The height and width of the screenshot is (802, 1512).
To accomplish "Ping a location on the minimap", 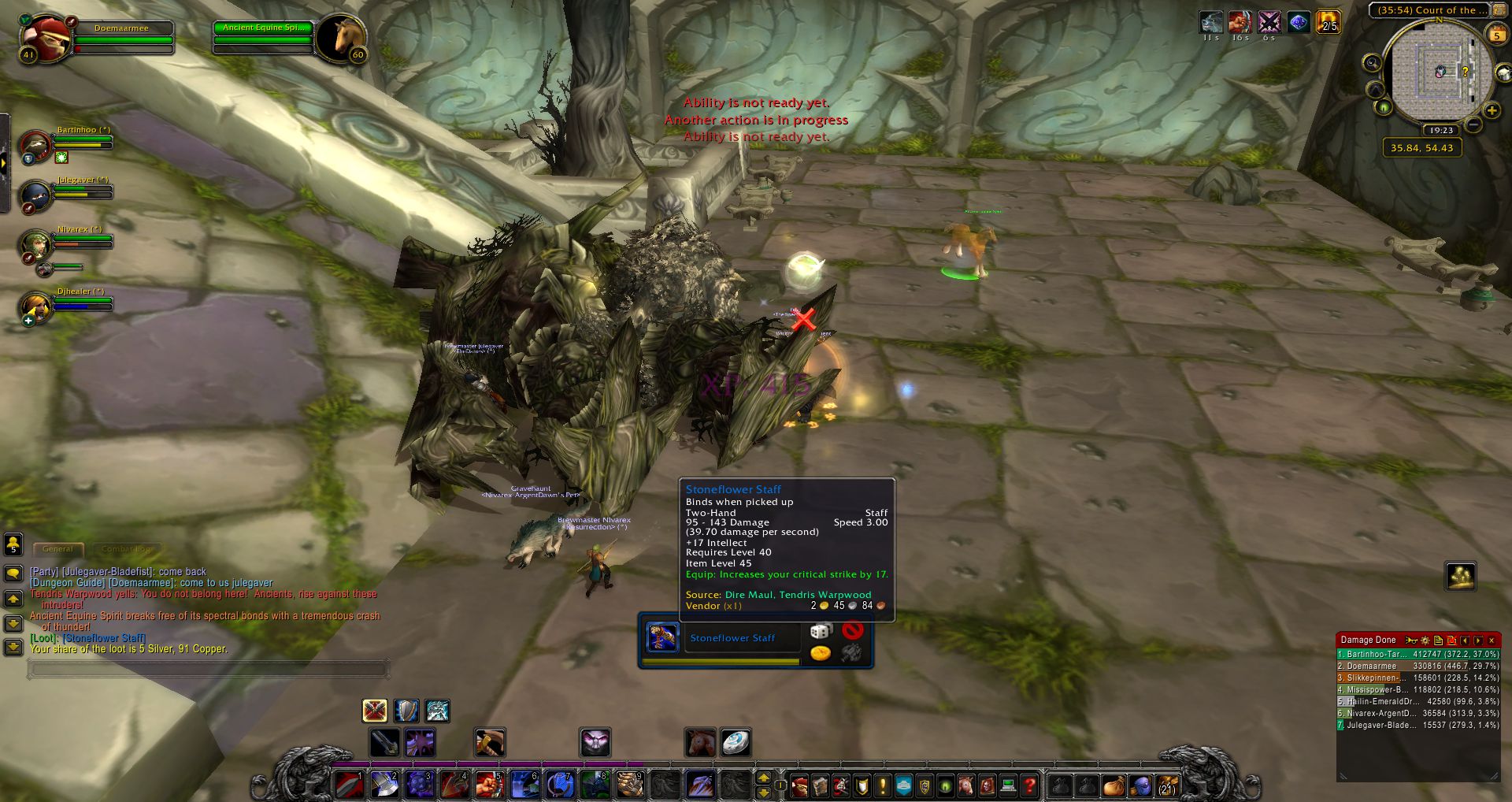I will (x=1442, y=72).
